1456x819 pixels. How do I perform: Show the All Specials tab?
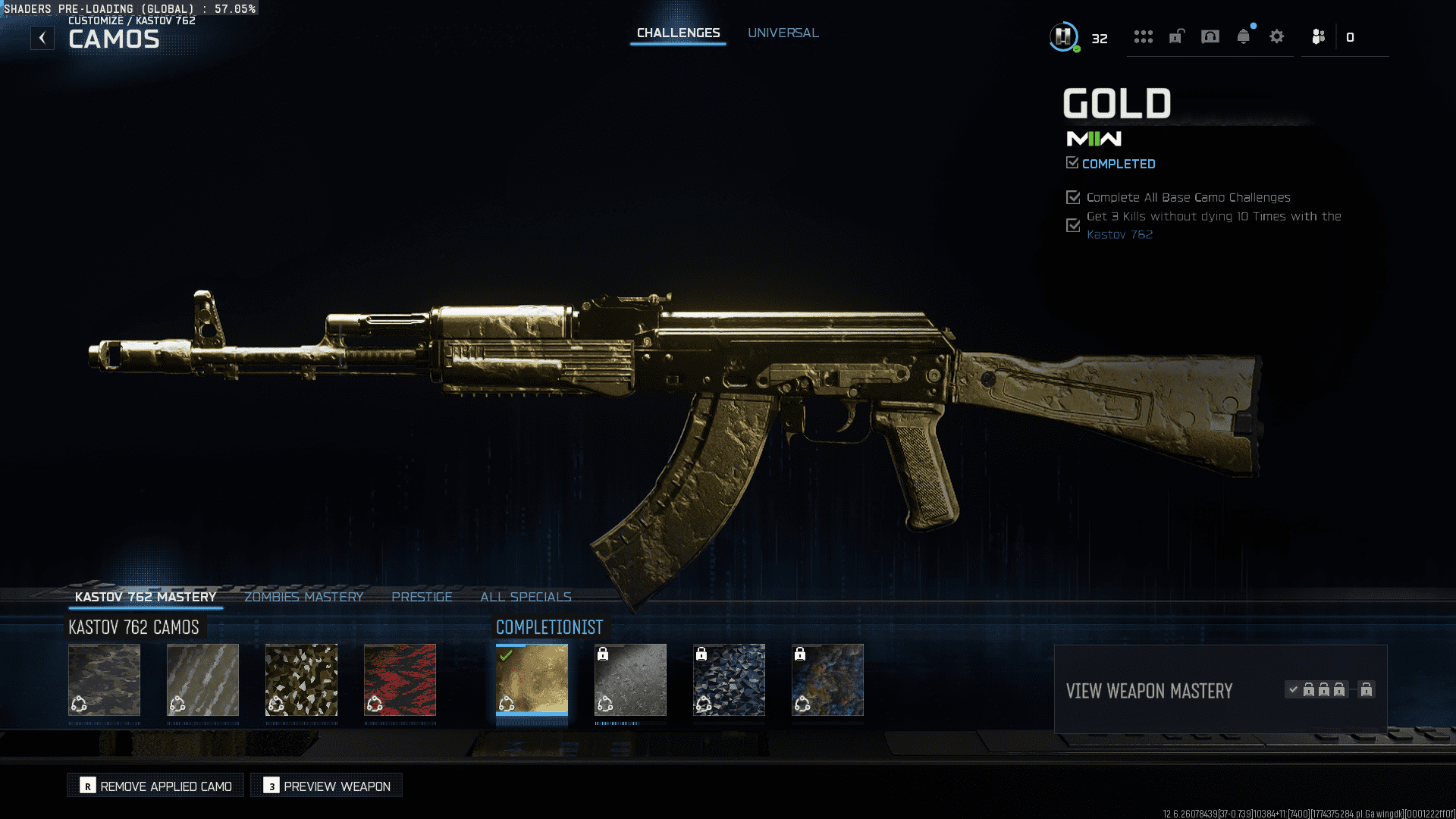point(526,597)
